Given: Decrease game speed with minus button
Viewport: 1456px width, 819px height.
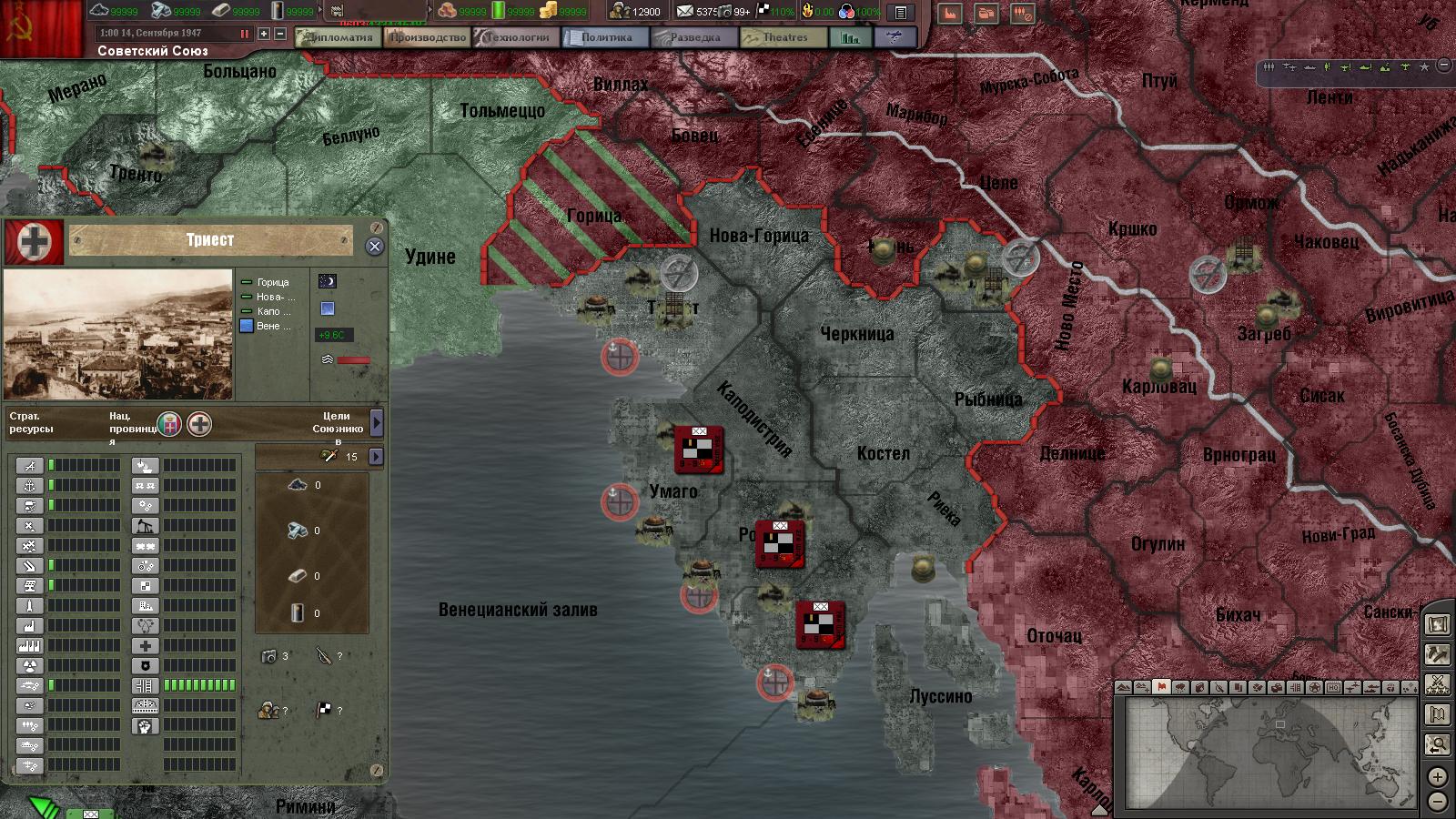Looking at the screenshot, I should (x=280, y=34).
